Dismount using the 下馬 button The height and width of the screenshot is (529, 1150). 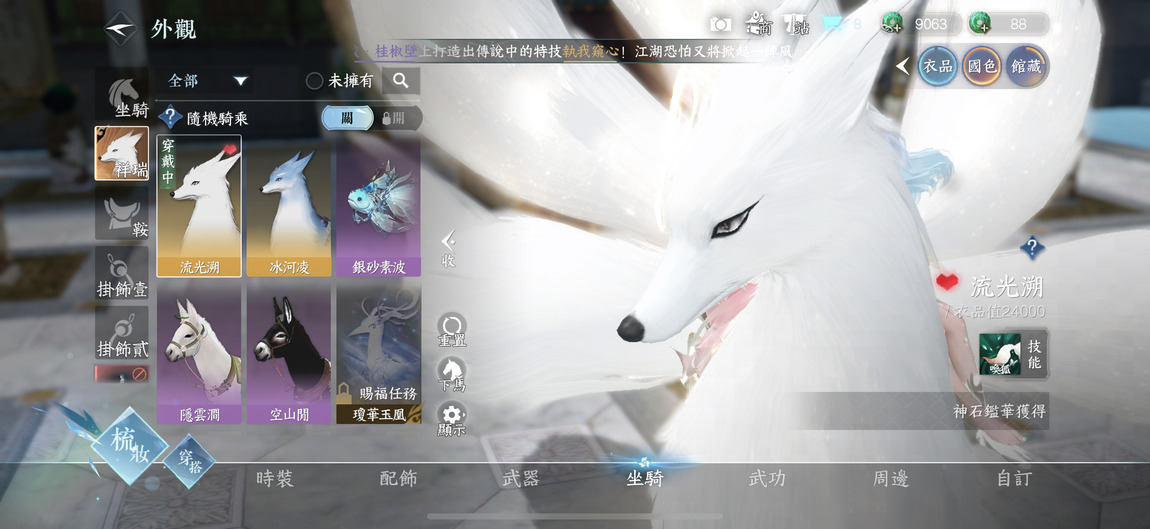tap(452, 374)
